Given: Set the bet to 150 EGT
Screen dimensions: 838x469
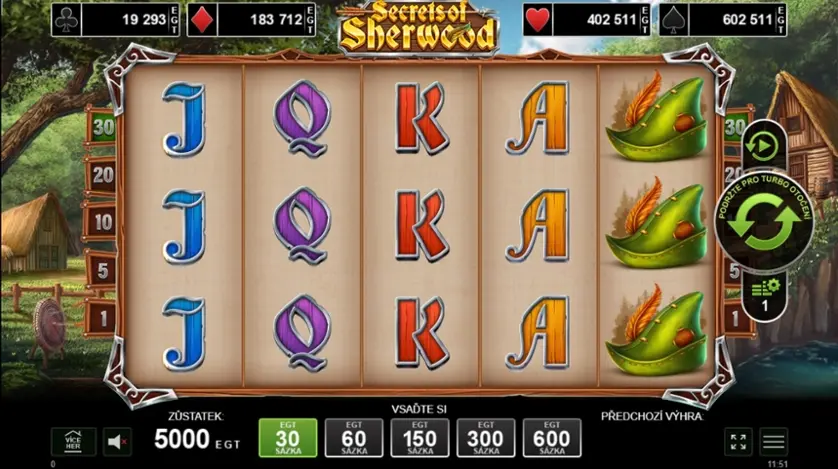Looking at the screenshot, I should [420, 438].
